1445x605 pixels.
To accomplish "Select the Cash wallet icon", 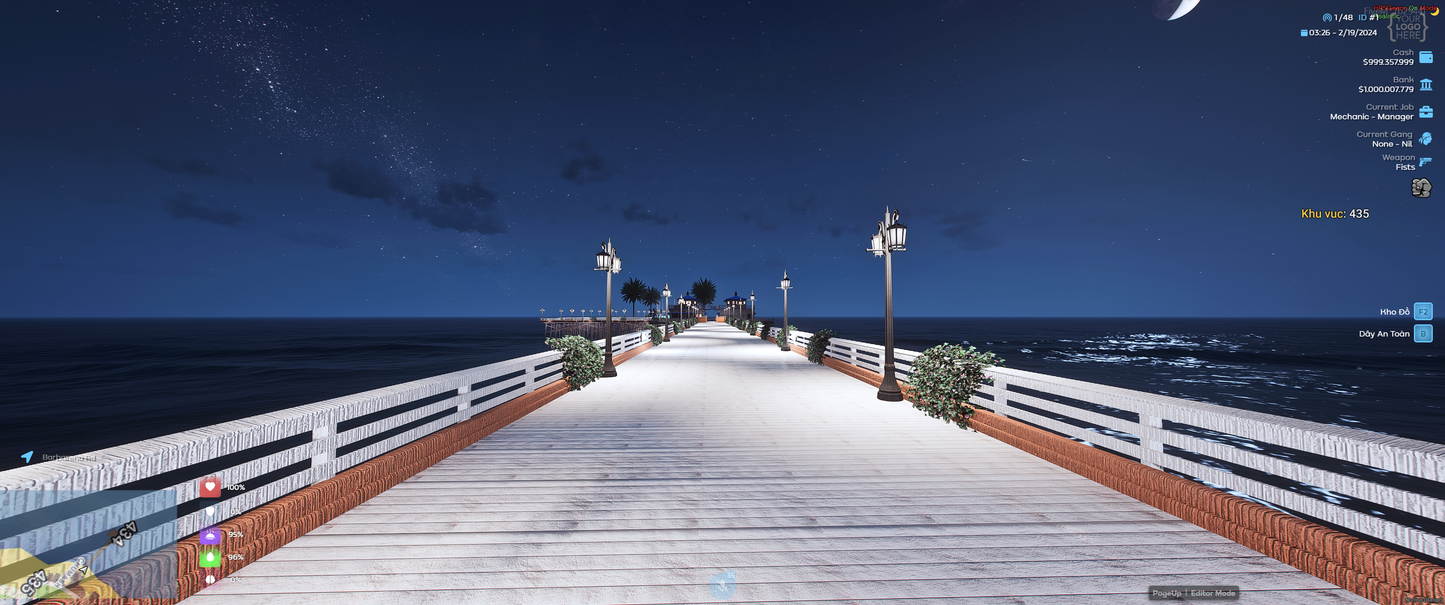I will click(1425, 57).
